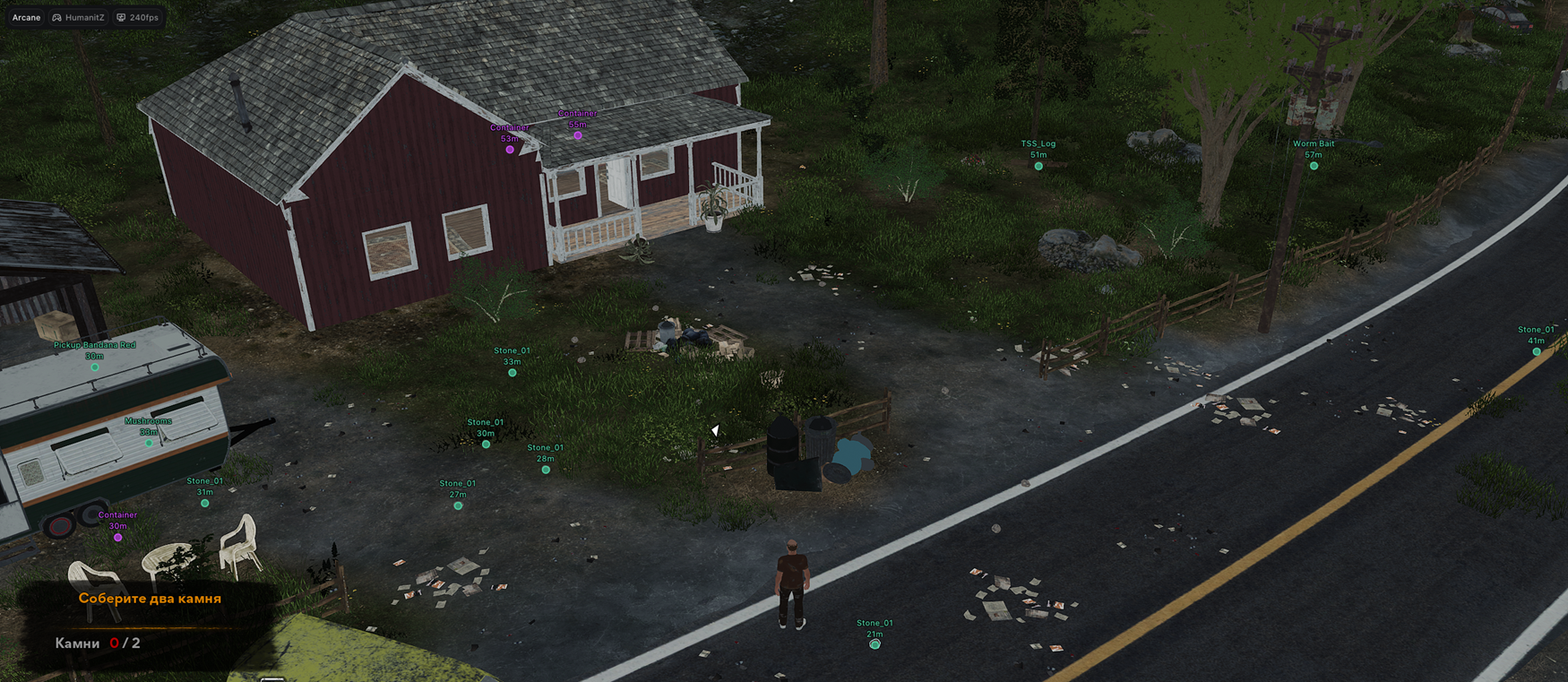Toggle the purple Container 30m marker near the trailer

click(116, 539)
